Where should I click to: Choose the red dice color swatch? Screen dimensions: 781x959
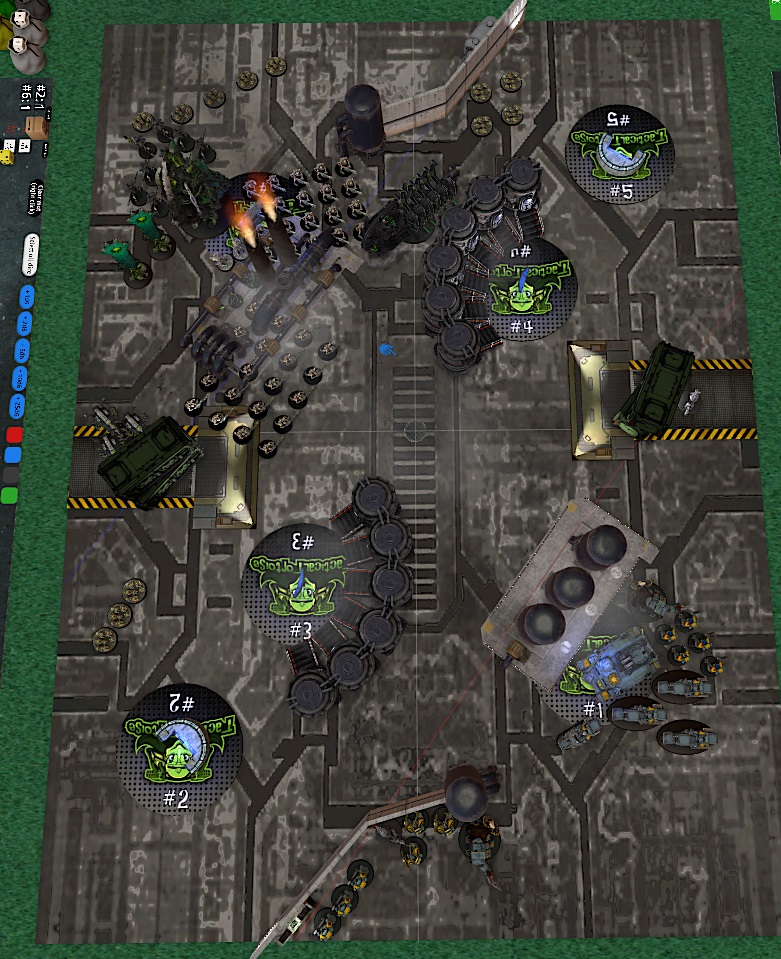point(14,435)
